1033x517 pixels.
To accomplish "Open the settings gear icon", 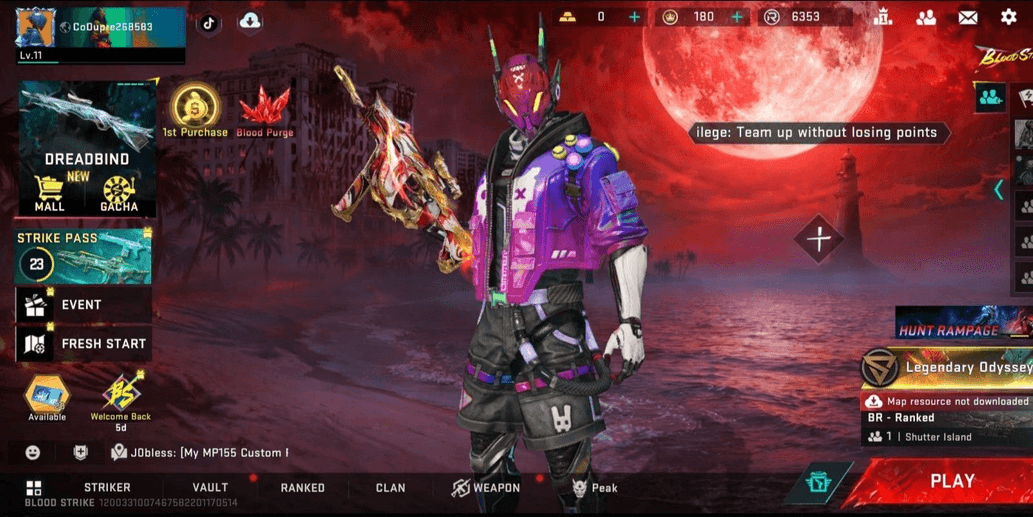I will pyautogui.click(x=1008, y=17).
